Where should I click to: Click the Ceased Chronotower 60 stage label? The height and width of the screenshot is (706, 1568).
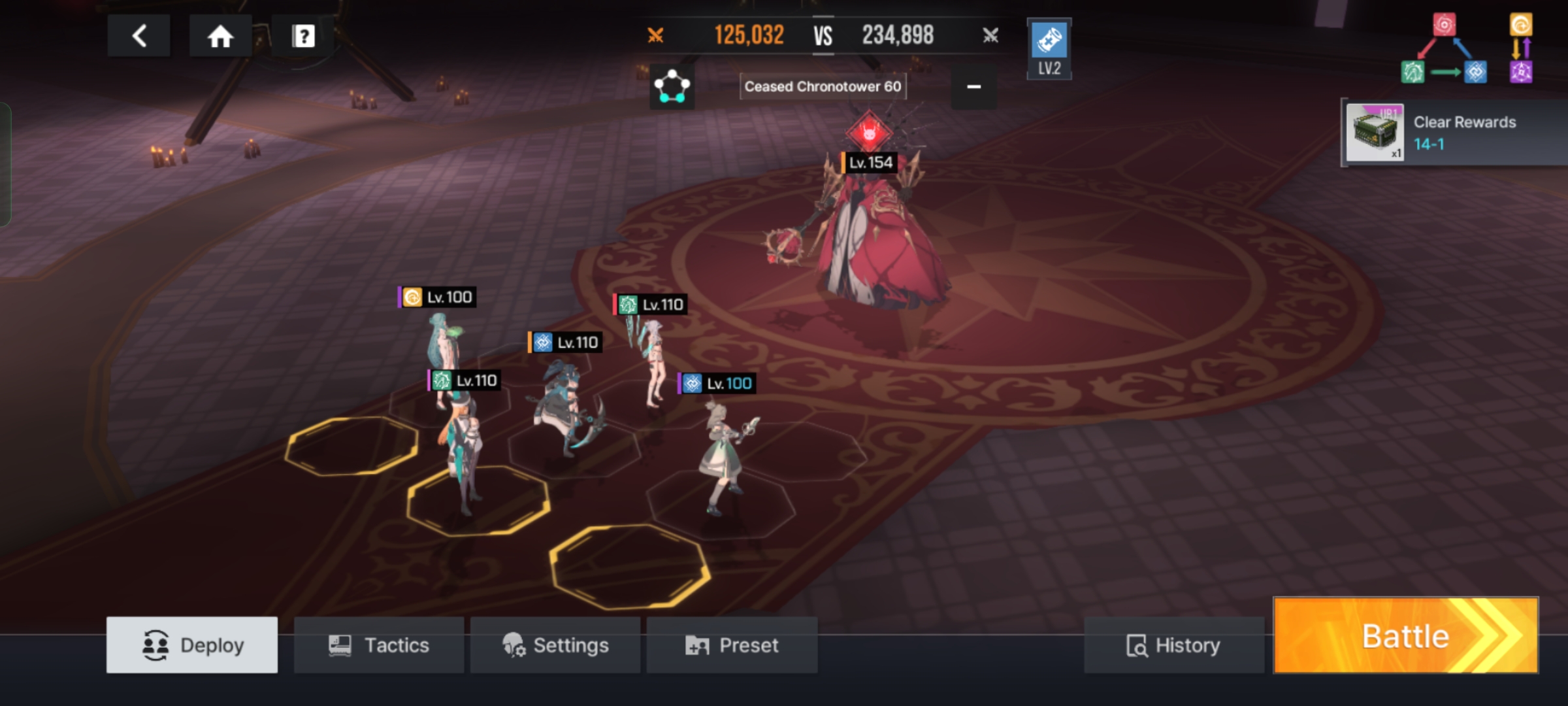pos(823,86)
